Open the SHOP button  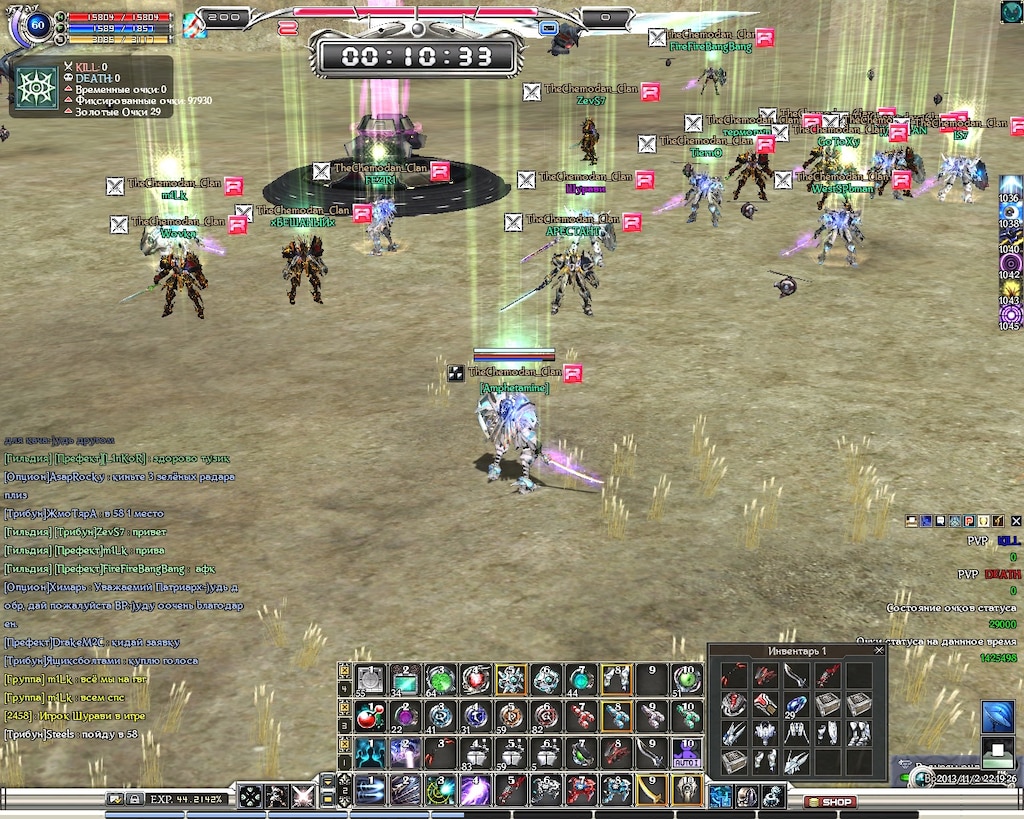[x=830, y=802]
